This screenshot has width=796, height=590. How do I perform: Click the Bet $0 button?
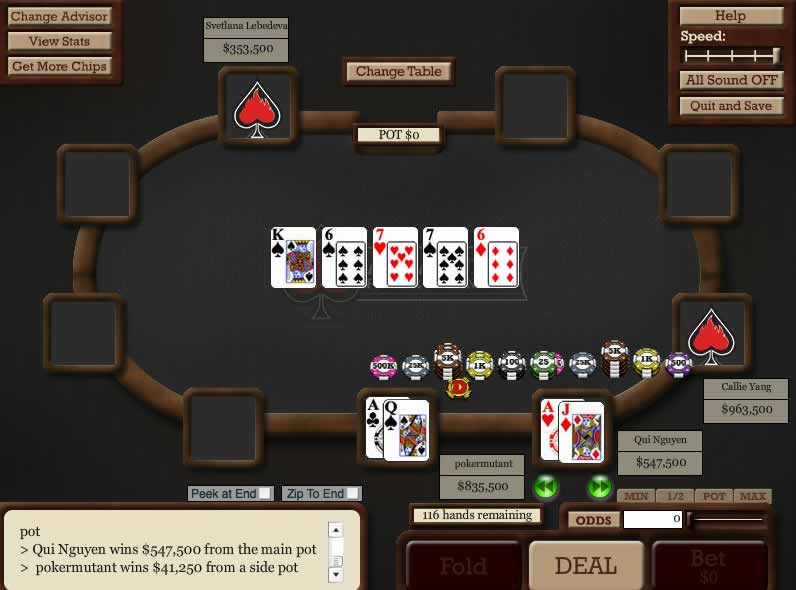pos(708,567)
